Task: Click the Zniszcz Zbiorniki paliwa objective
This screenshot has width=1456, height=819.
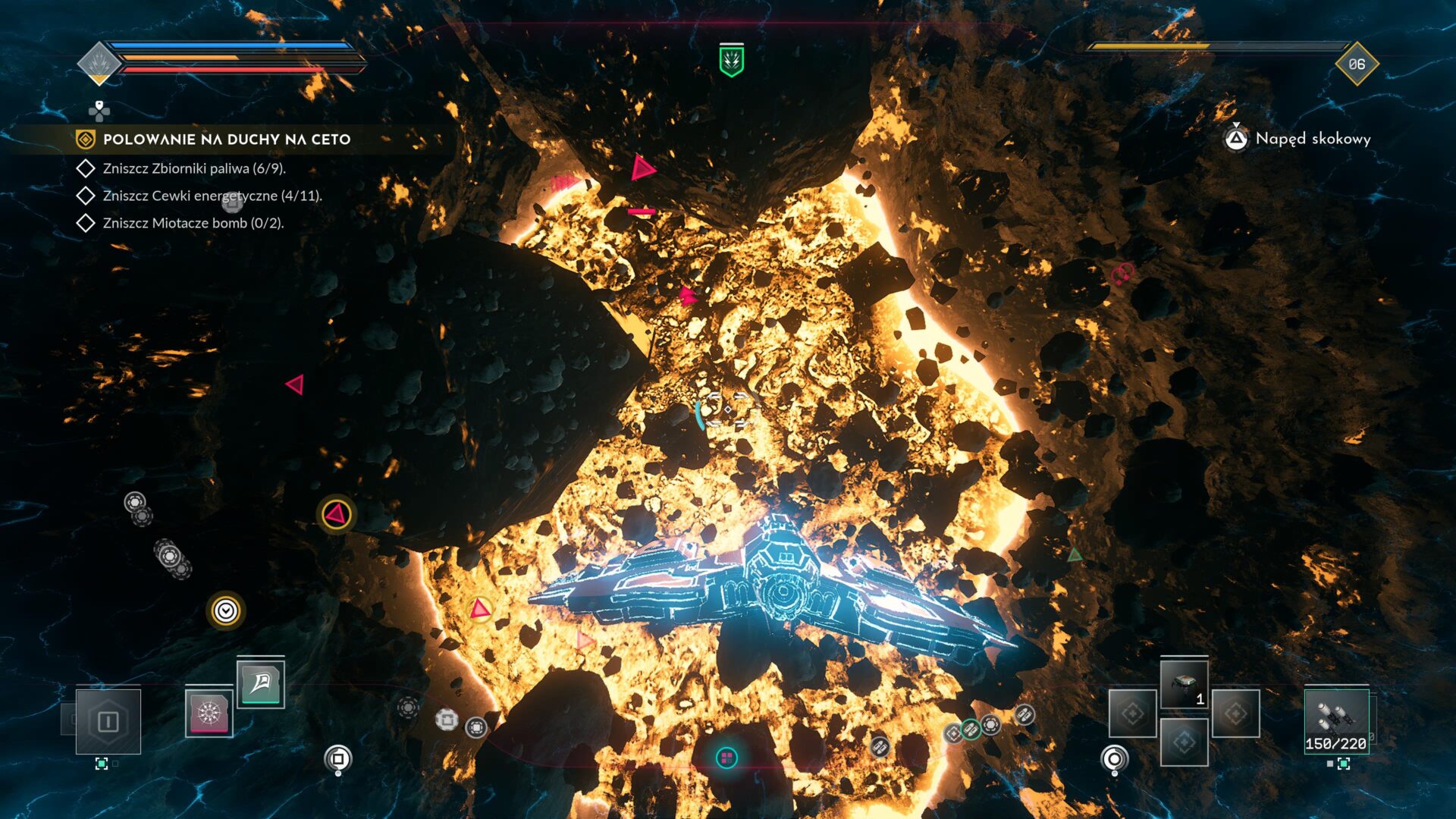Action: point(194,168)
